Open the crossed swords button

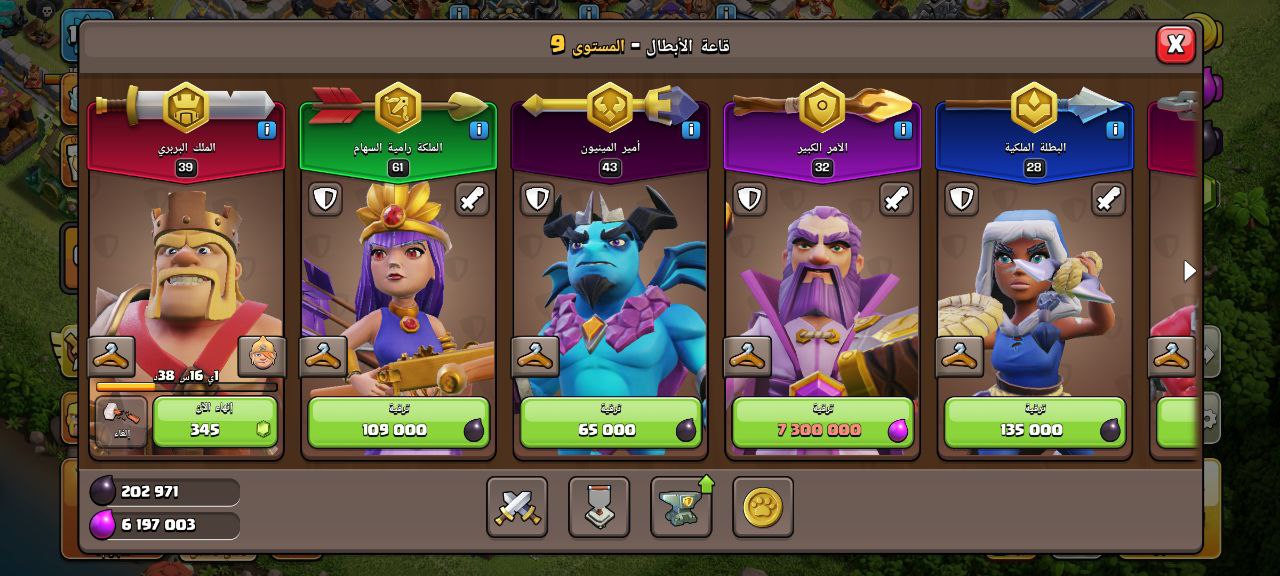[x=517, y=507]
